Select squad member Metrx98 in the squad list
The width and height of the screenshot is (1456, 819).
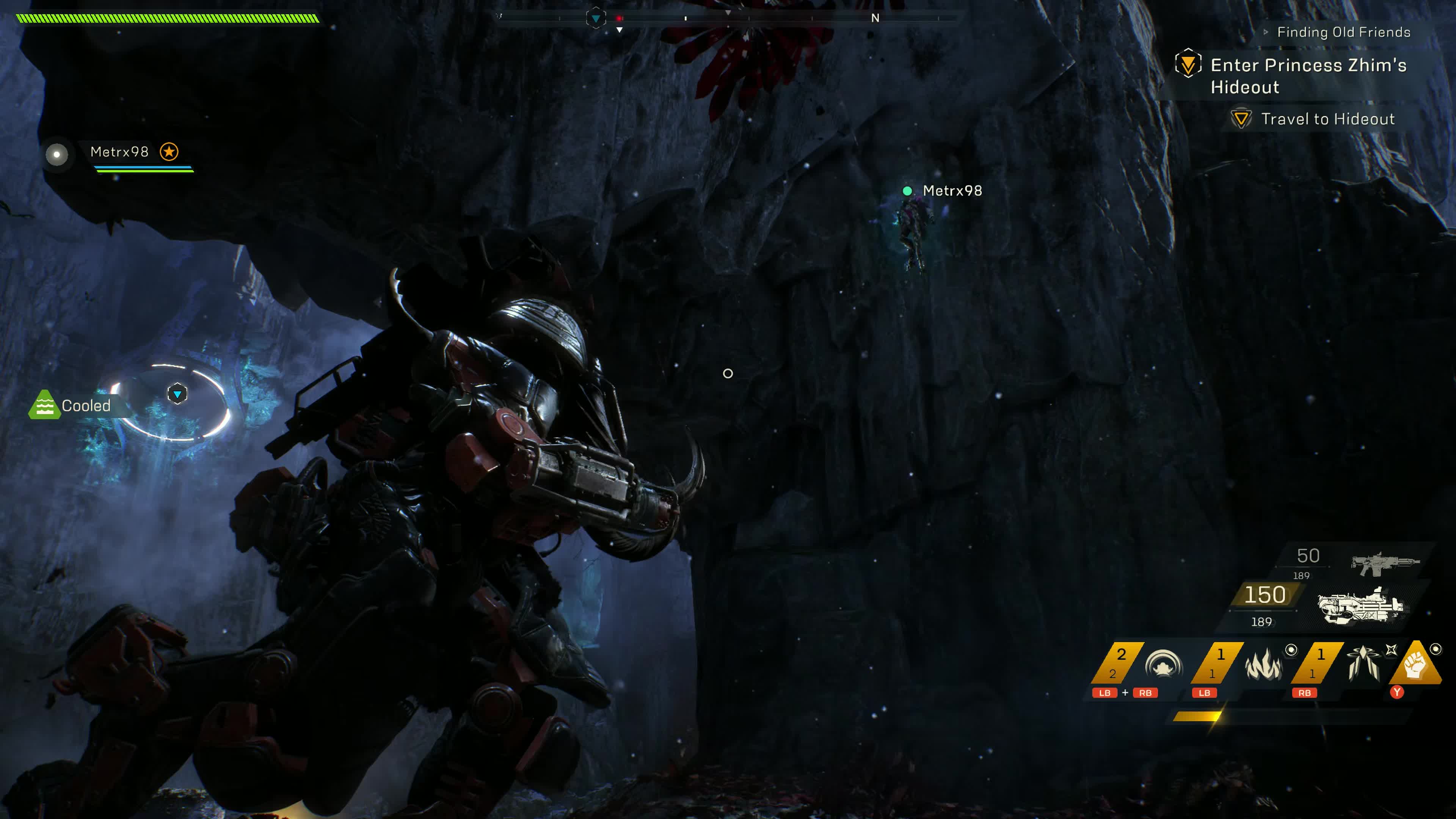pyautogui.click(x=119, y=152)
